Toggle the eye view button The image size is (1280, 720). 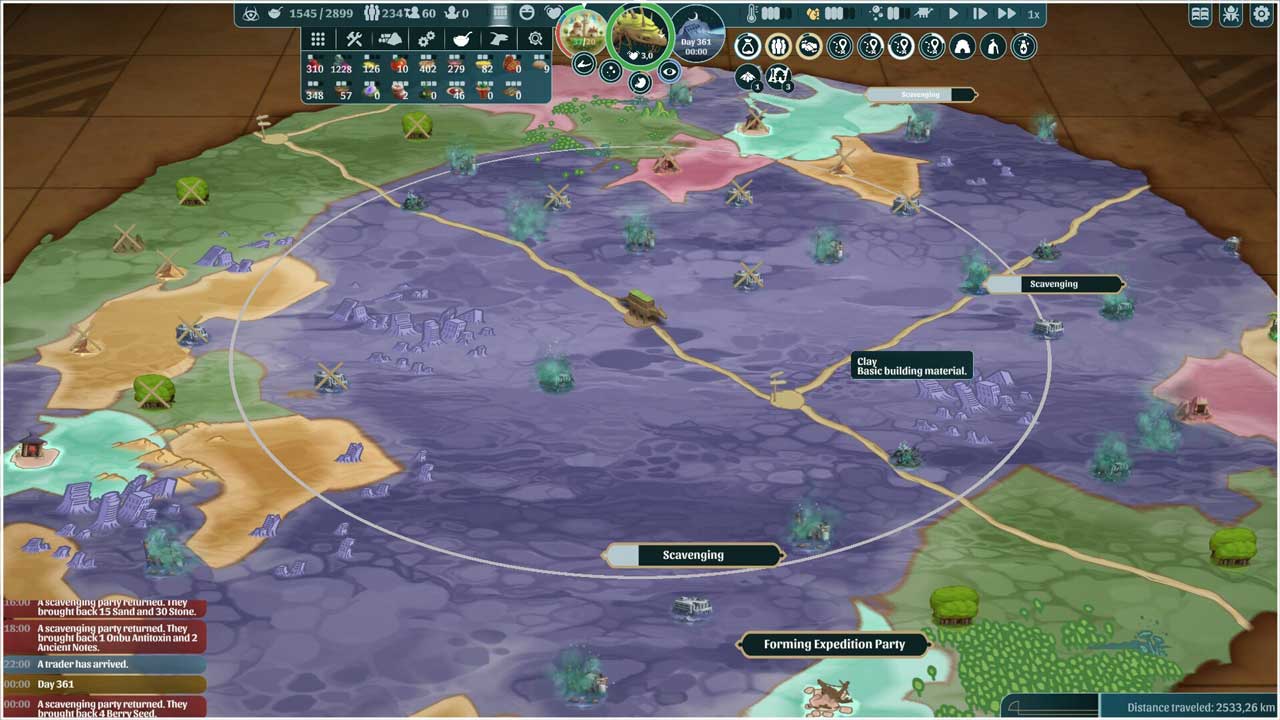pos(669,71)
